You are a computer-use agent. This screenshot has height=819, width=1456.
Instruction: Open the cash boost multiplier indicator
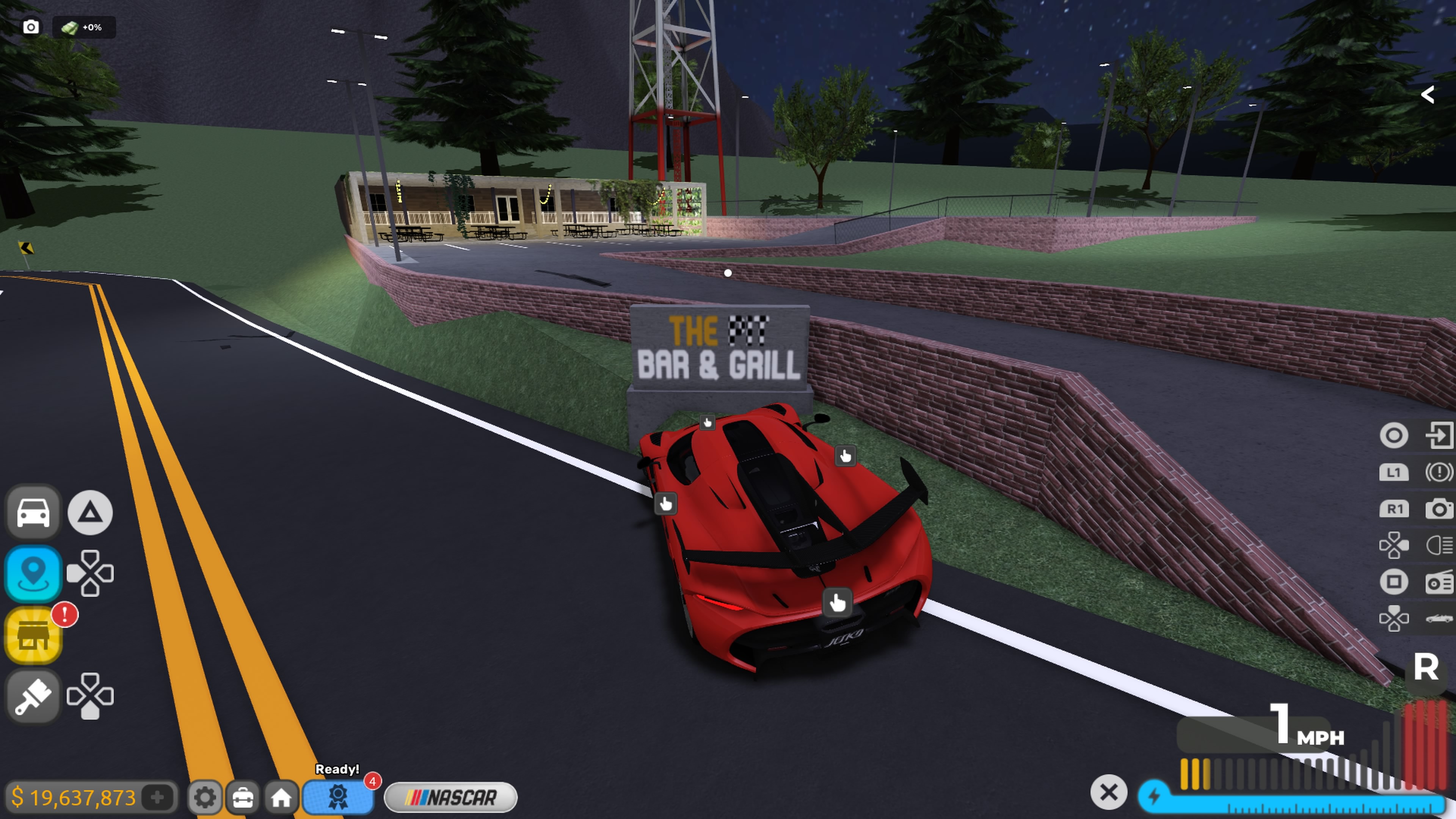[84, 27]
